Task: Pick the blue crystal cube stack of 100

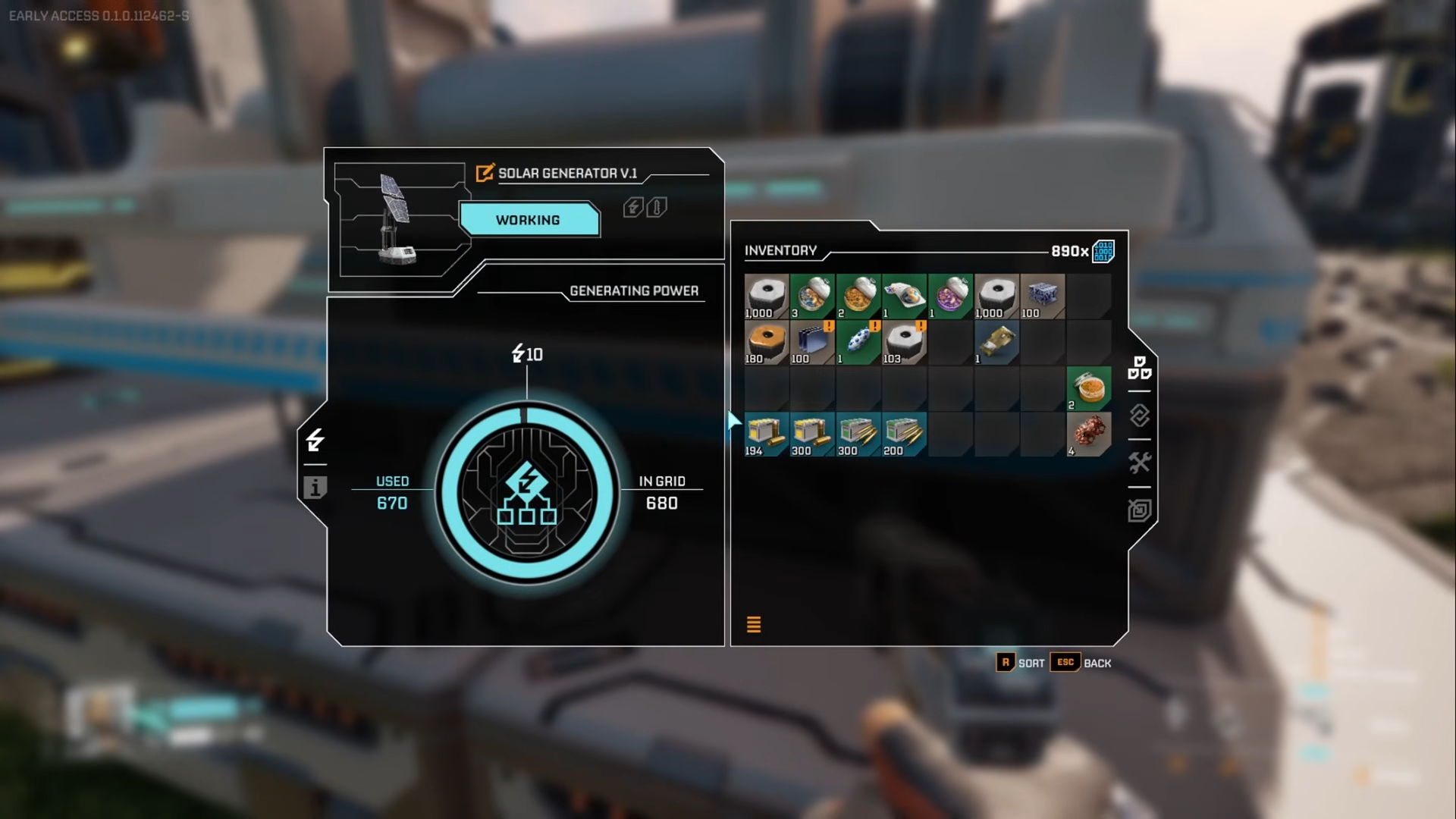Action: 1042,296
